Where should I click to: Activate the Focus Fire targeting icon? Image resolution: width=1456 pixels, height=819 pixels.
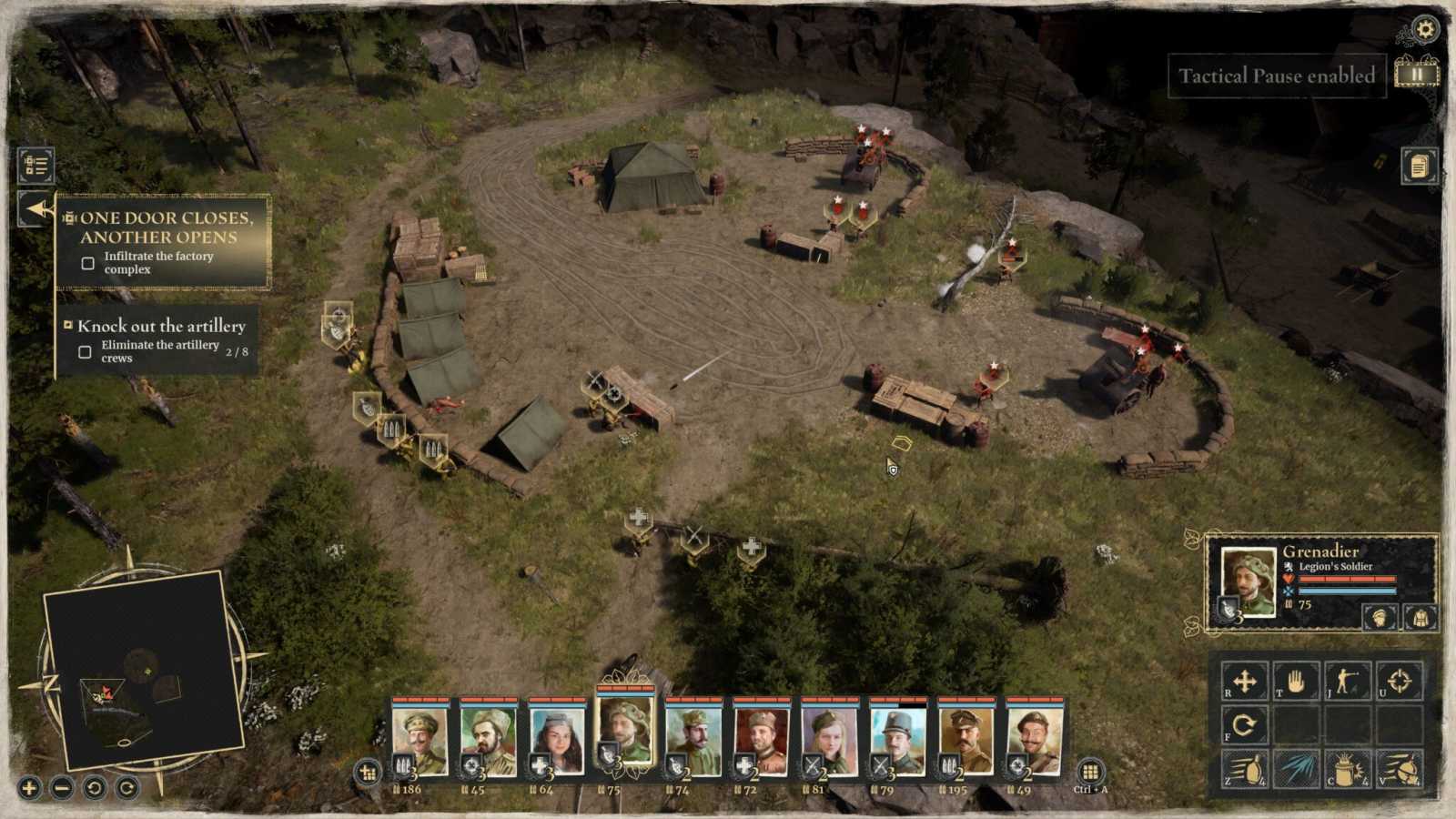(x=1402, y=678)
